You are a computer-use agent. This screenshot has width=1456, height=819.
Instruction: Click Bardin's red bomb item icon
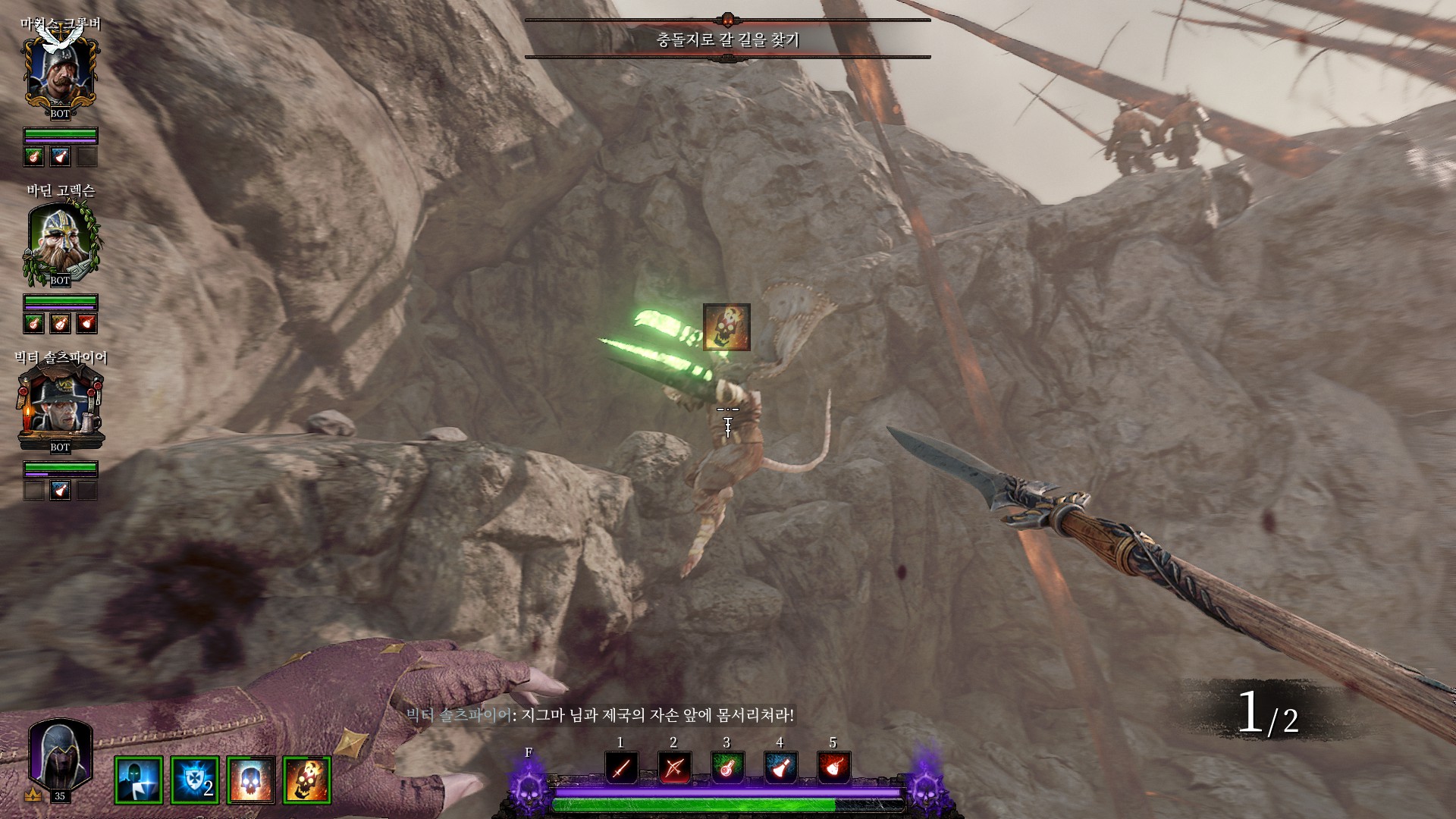[86, 324]
